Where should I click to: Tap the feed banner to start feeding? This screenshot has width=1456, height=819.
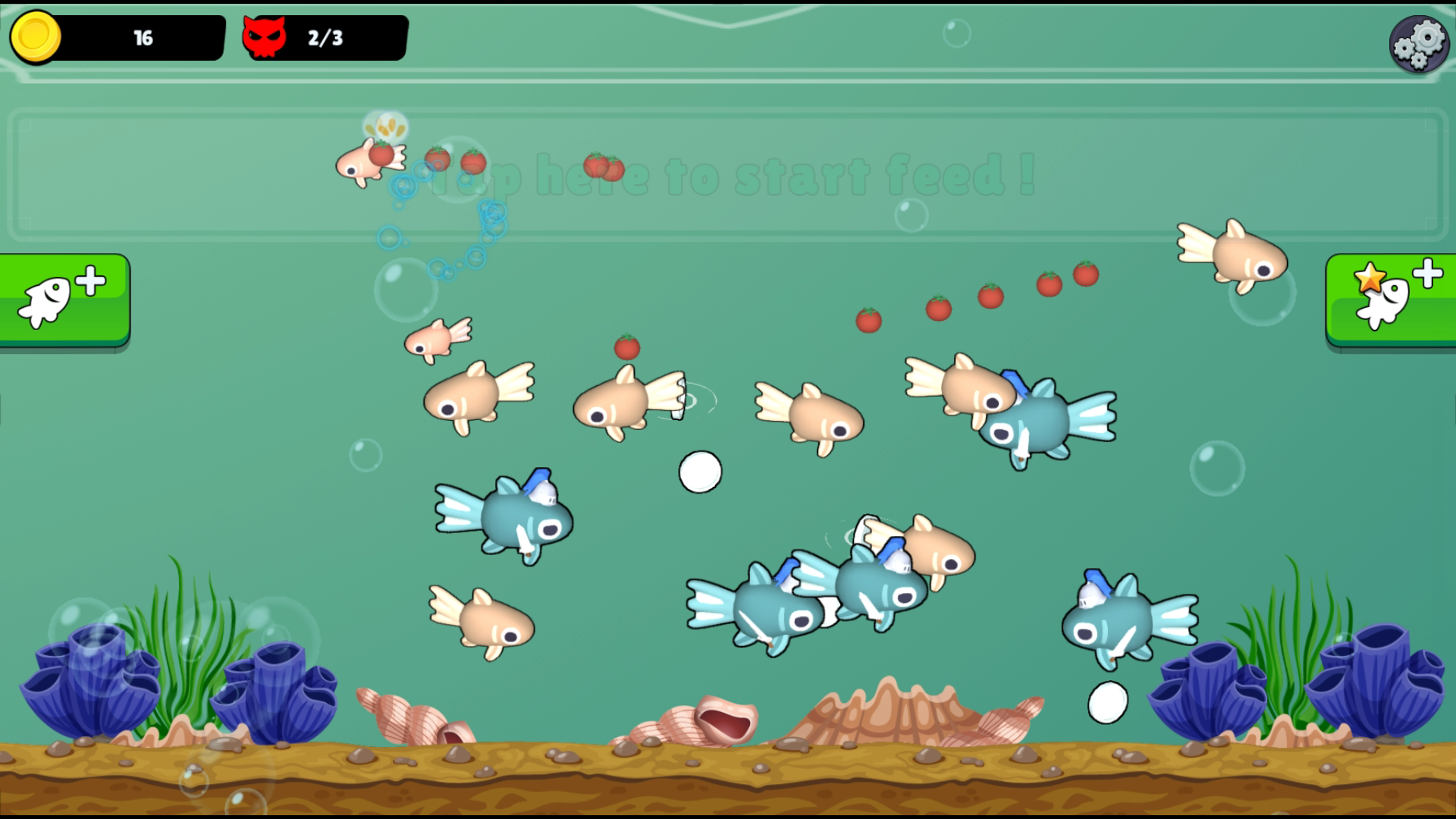tap(728, 177)
